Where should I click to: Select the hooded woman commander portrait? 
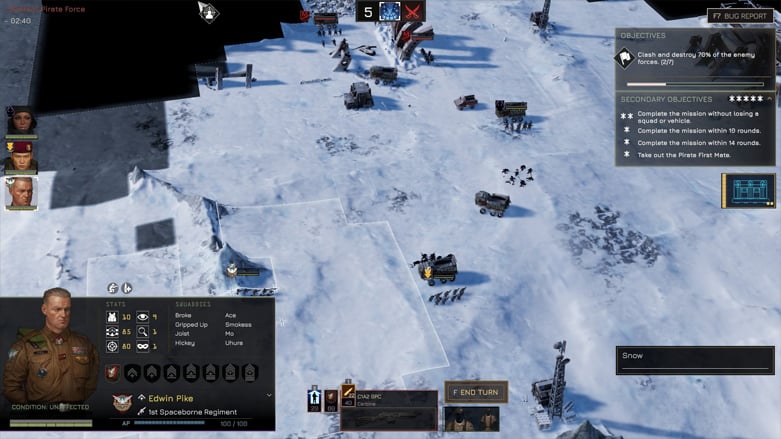click(21, 121)
